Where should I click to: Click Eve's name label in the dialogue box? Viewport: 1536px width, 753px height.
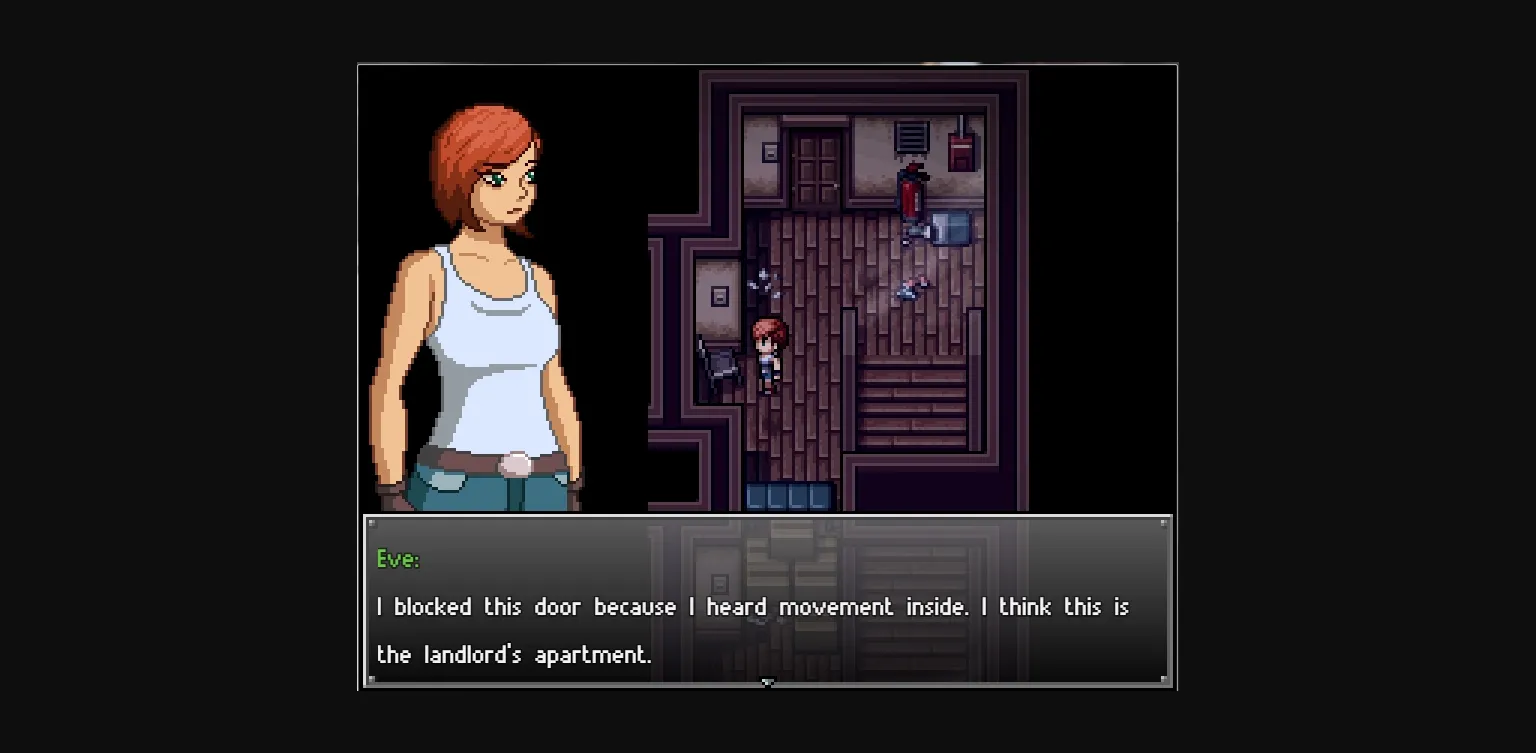click(397, 559)
